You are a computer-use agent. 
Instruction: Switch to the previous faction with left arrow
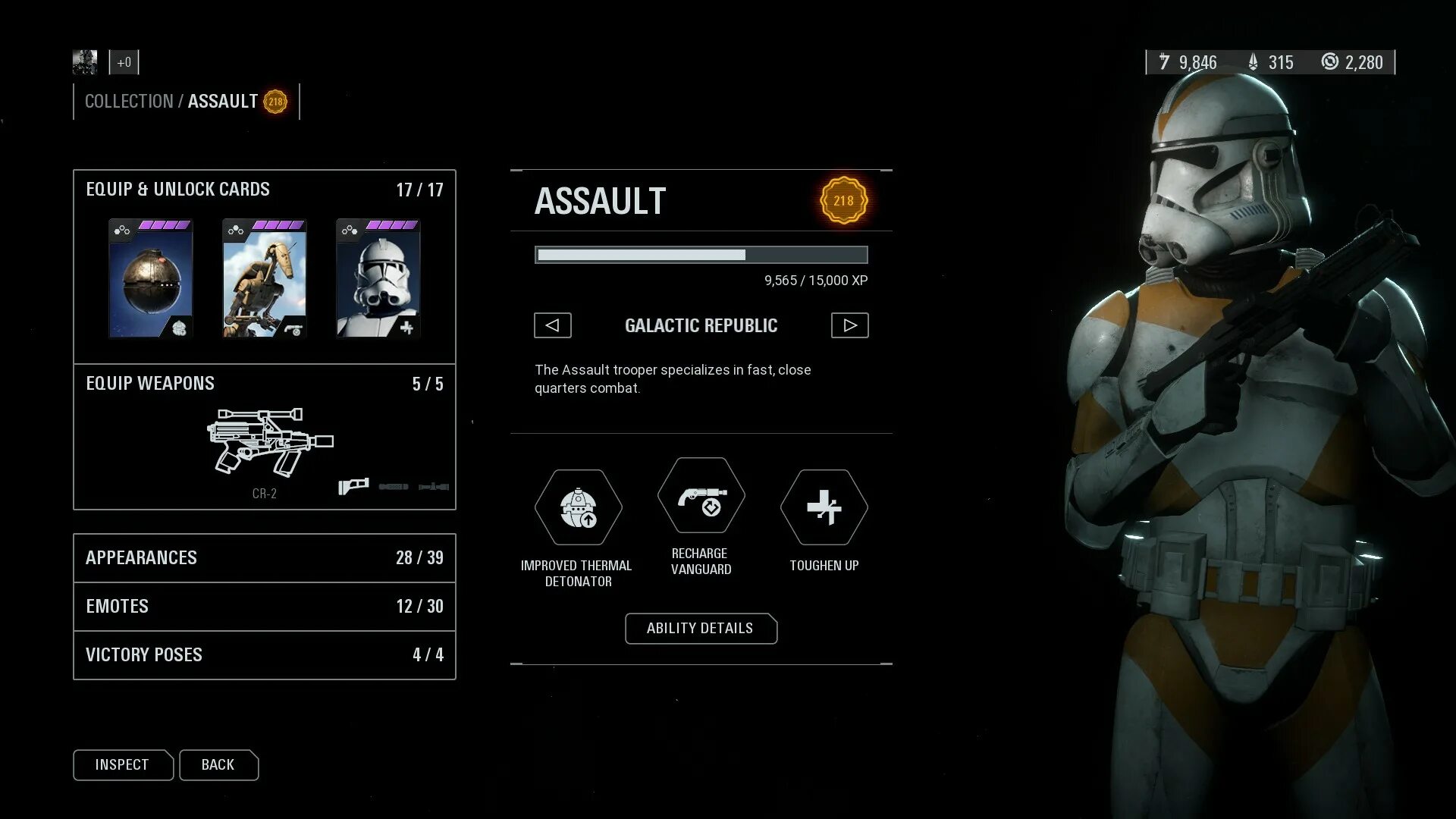pos(552,325)
